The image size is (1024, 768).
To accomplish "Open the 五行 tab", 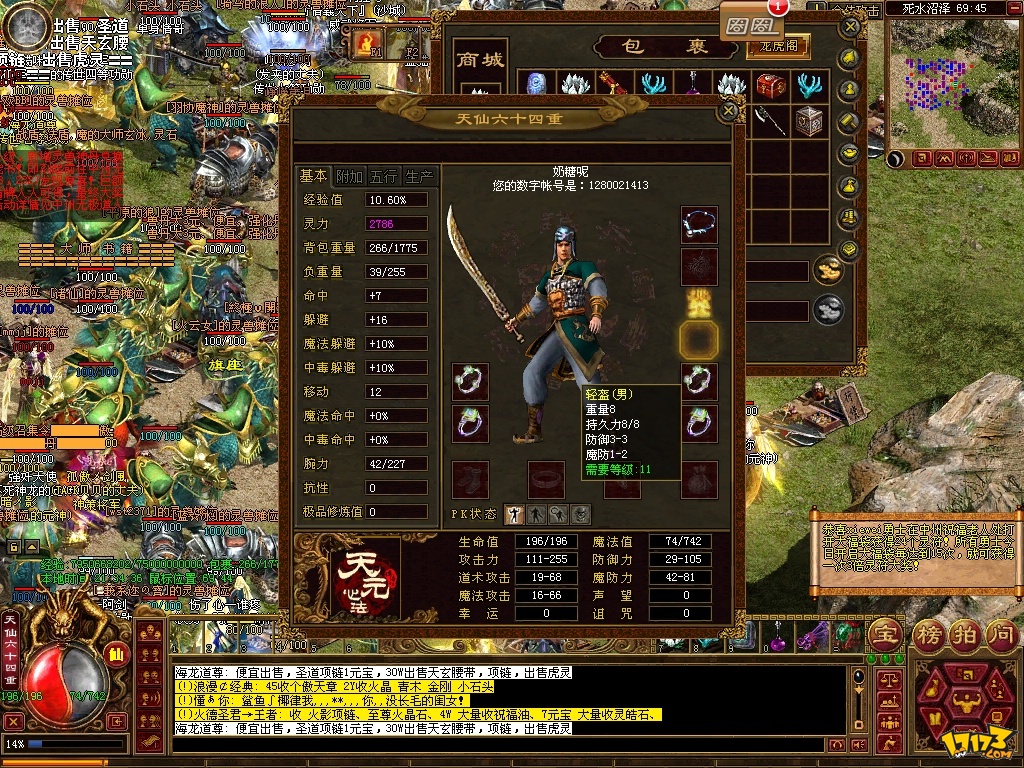I will pos(383,176).
